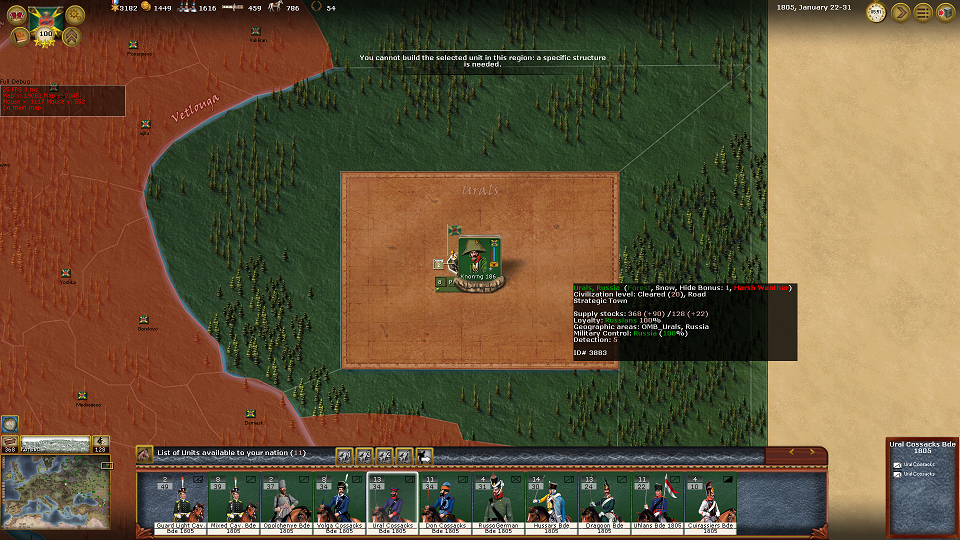Open the ledger book icon

[x=20, y=38]
